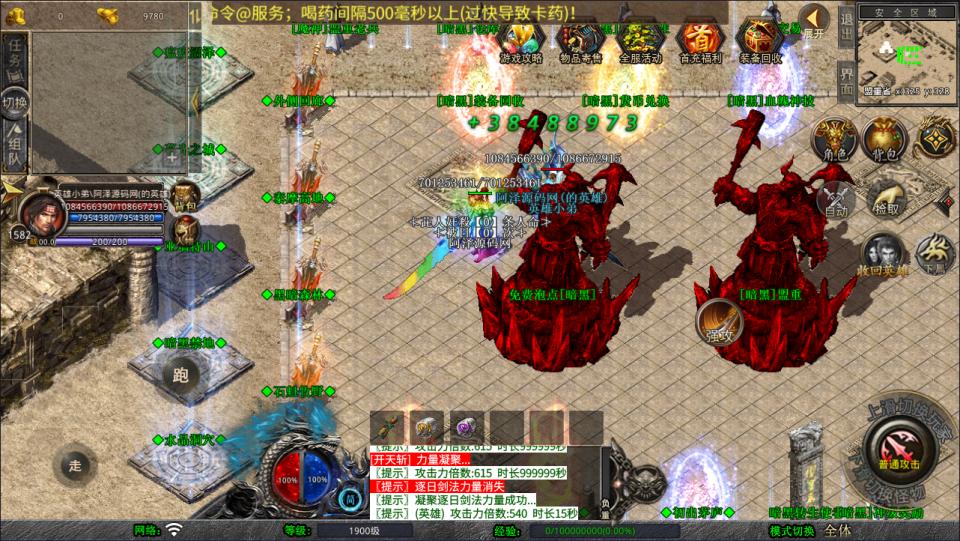
Task: Open the 背包 bag by the minimap
Action: click(x=884, y=140)
